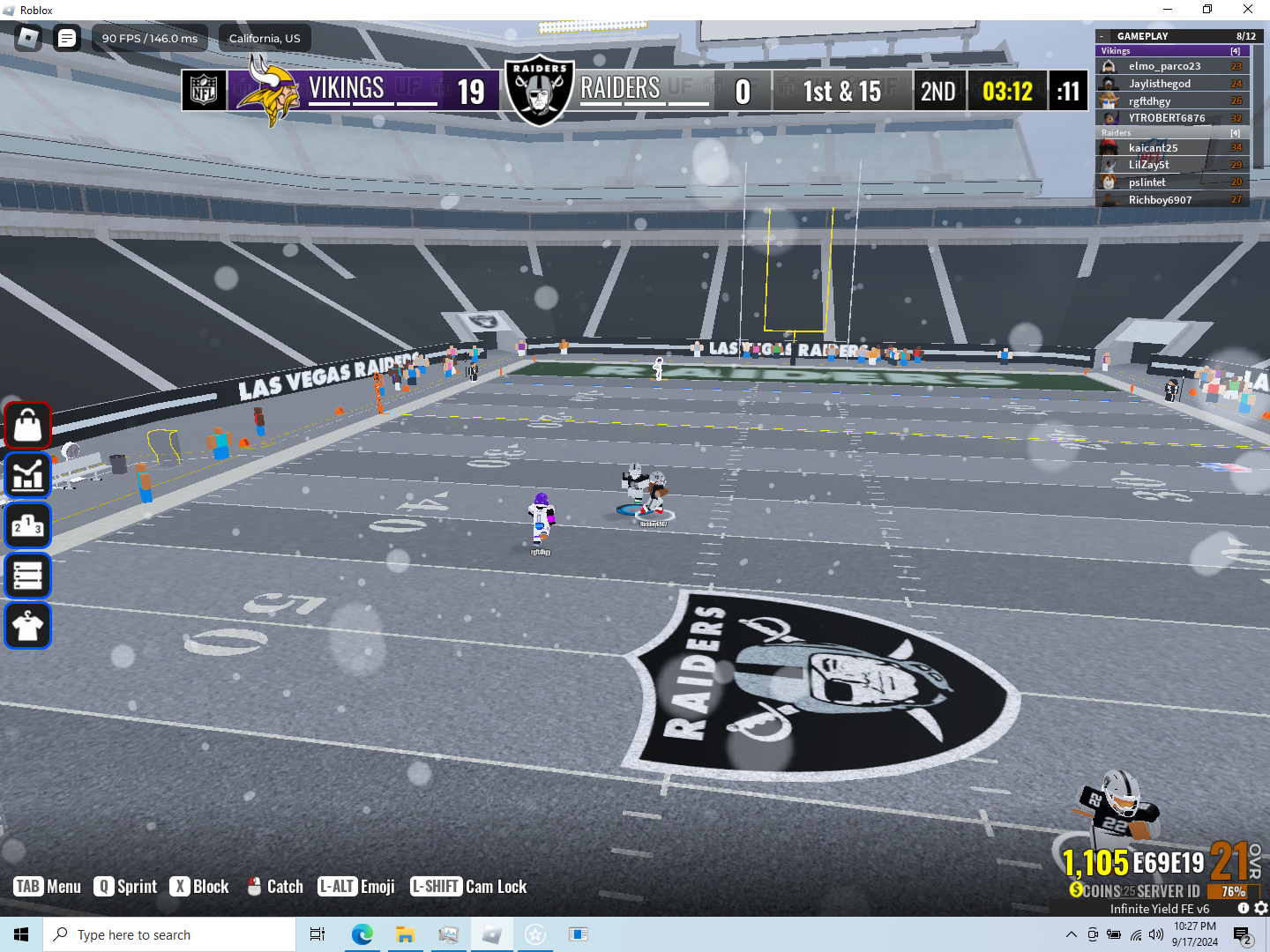Viewport: 1270px width, 952px height.
Task: Open the shopping bag store icon
Action: (28, 426)
